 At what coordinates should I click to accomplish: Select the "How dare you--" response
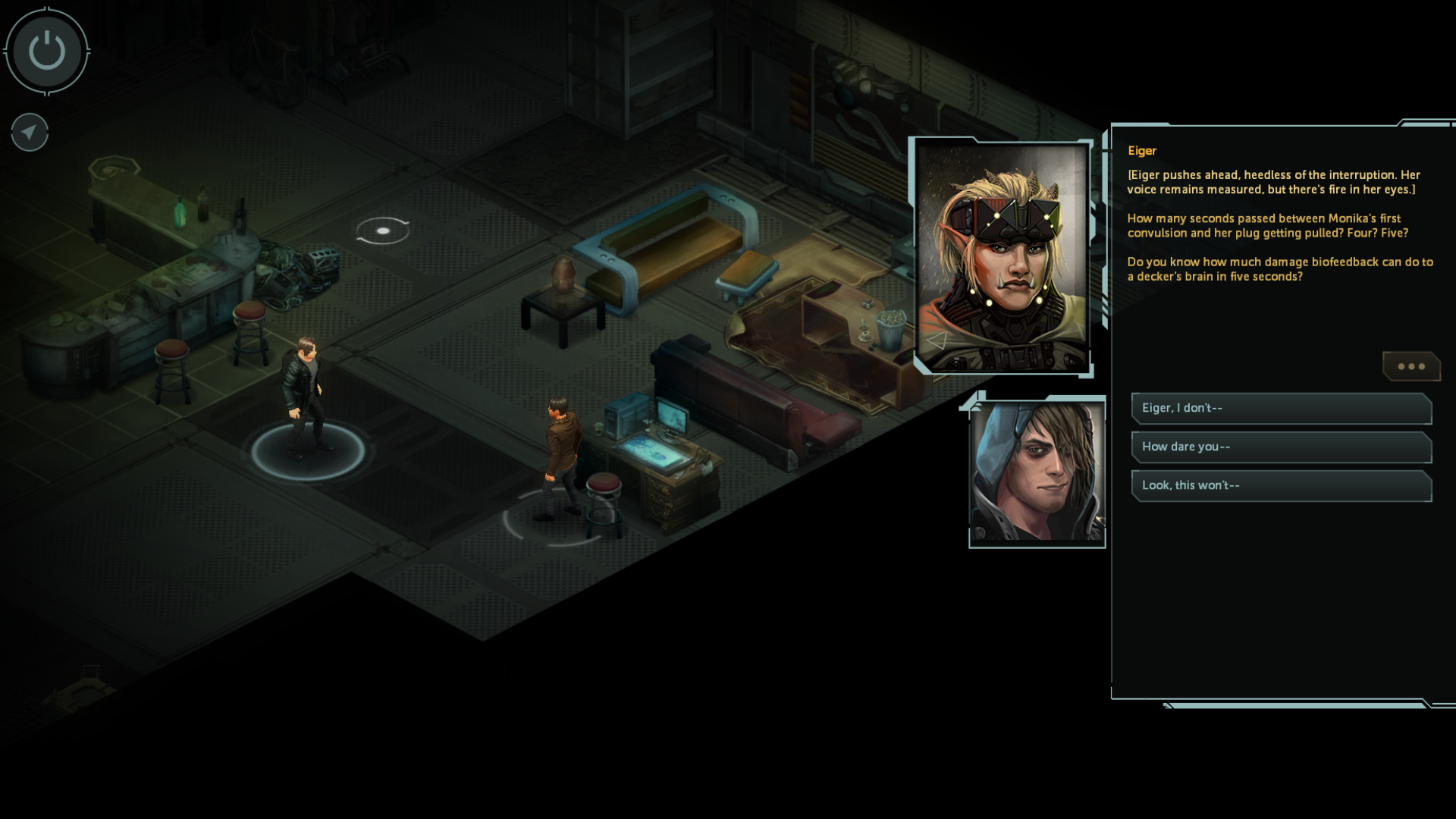(1281, 447)
